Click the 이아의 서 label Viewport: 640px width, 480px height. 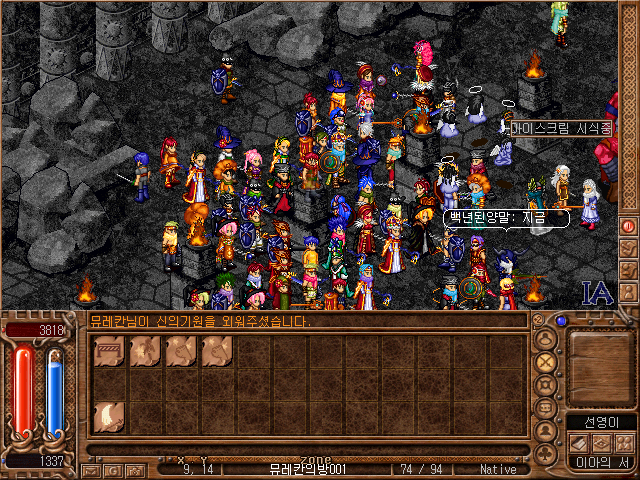(601, 462)
